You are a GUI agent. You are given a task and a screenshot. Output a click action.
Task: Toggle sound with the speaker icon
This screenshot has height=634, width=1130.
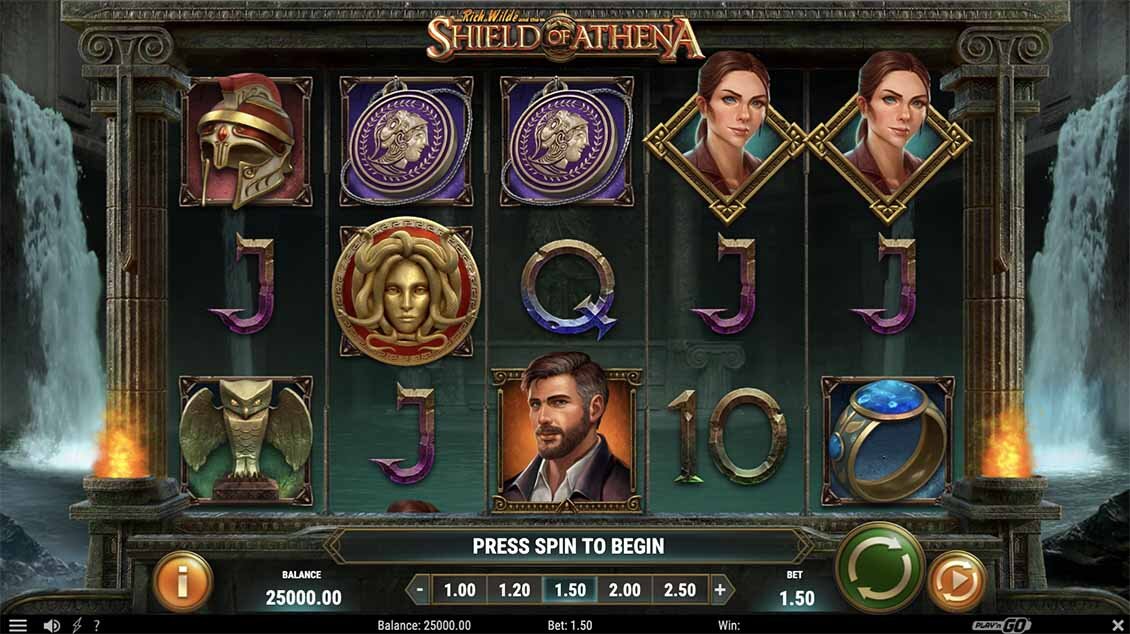[51, 625]
